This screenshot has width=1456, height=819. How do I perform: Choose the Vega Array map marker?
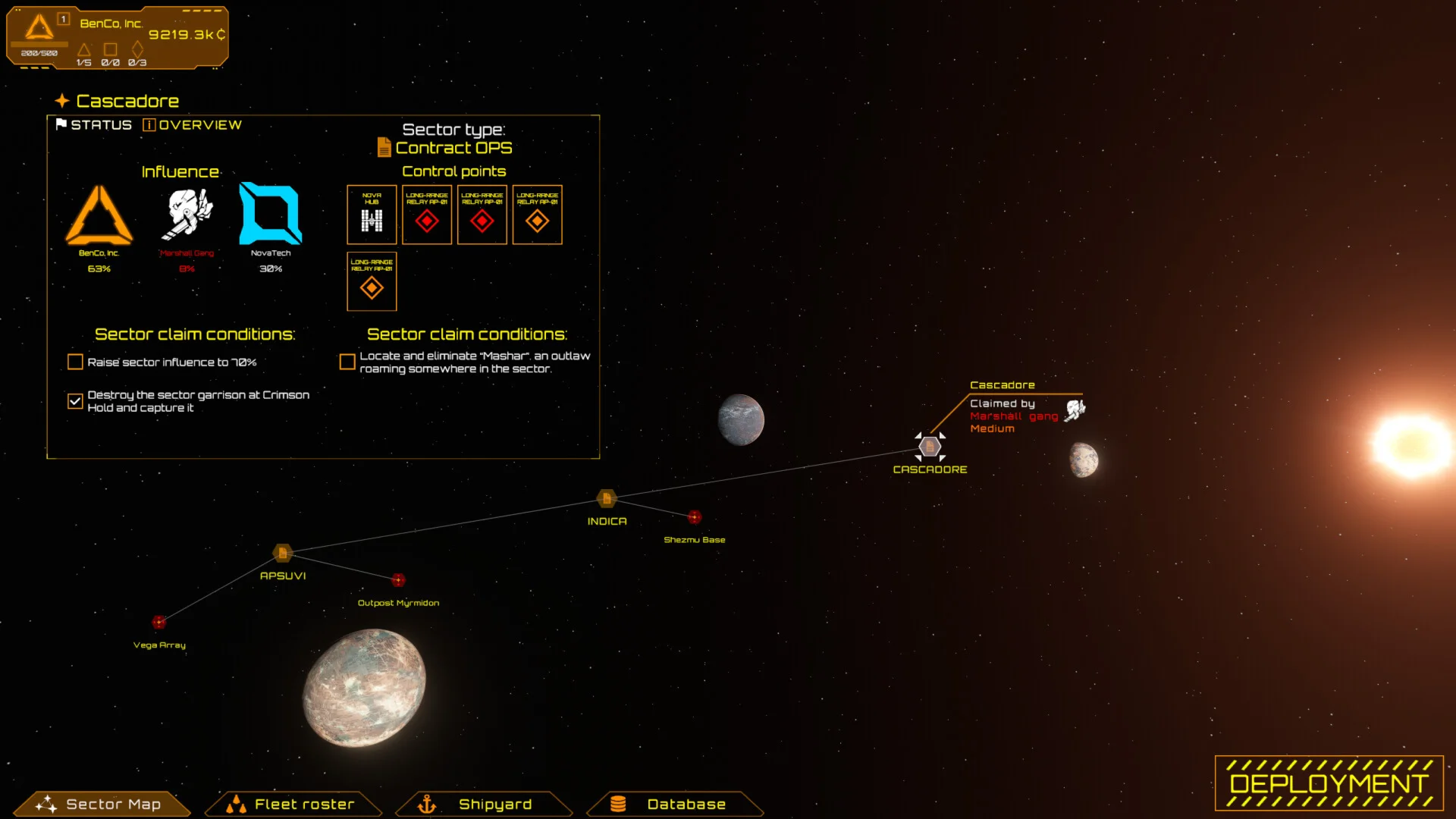click(x=158, y=623)
